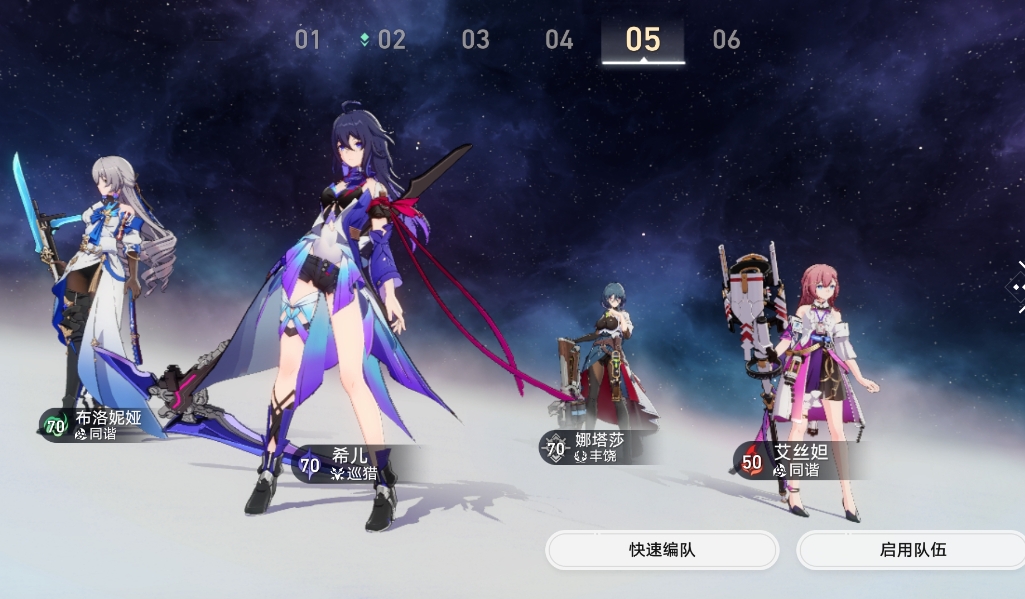Choose the 希儿 character slot label

(x=345, y=464)
